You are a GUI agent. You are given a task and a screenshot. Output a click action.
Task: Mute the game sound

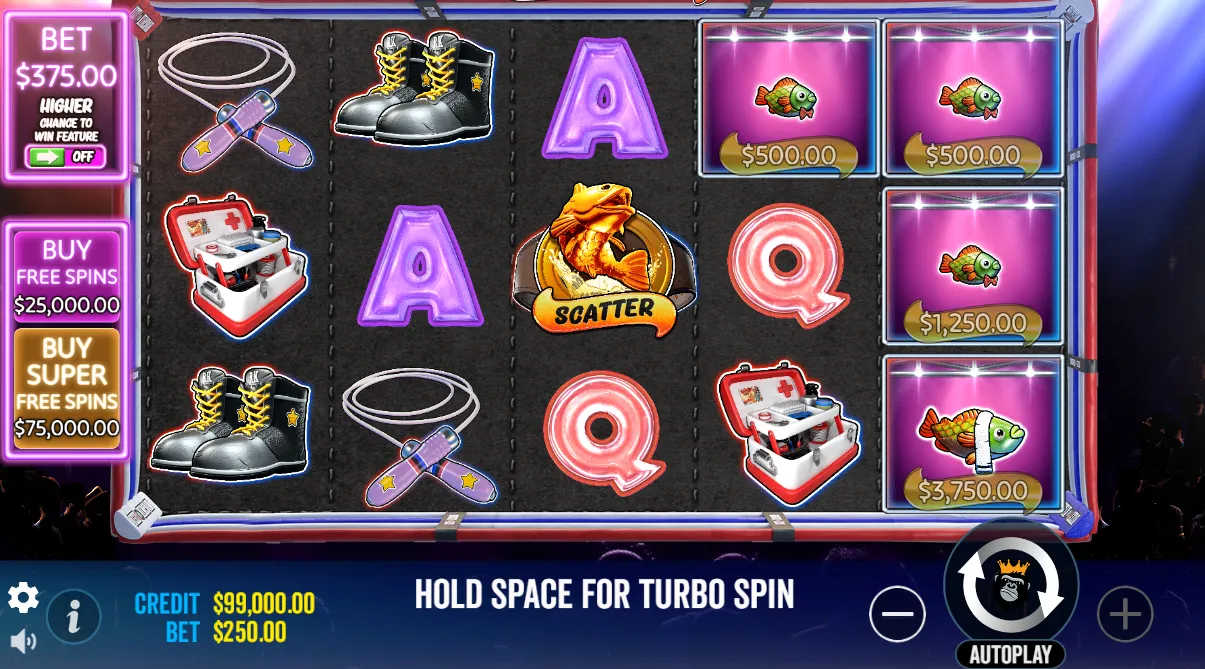(22, 641)
